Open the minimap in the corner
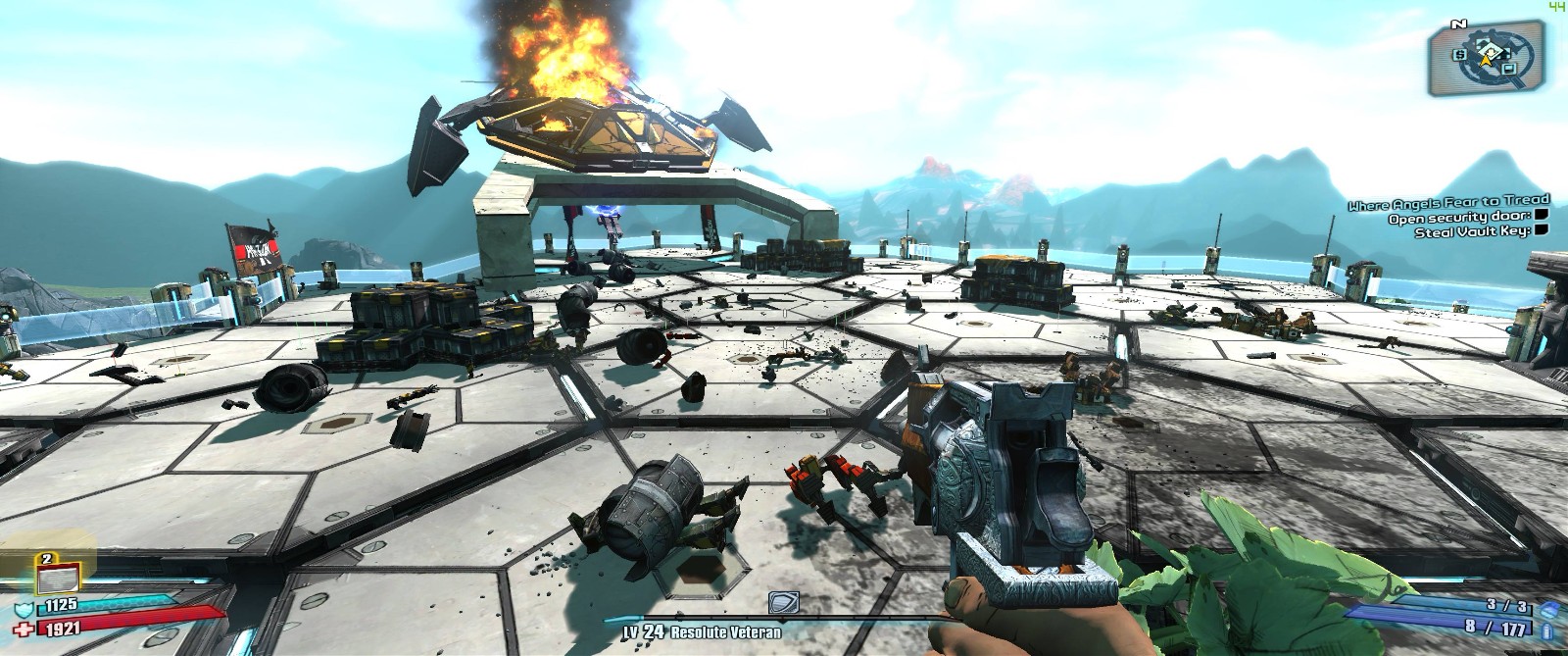The image size is (1568, 656). [x=1489, y=57]
